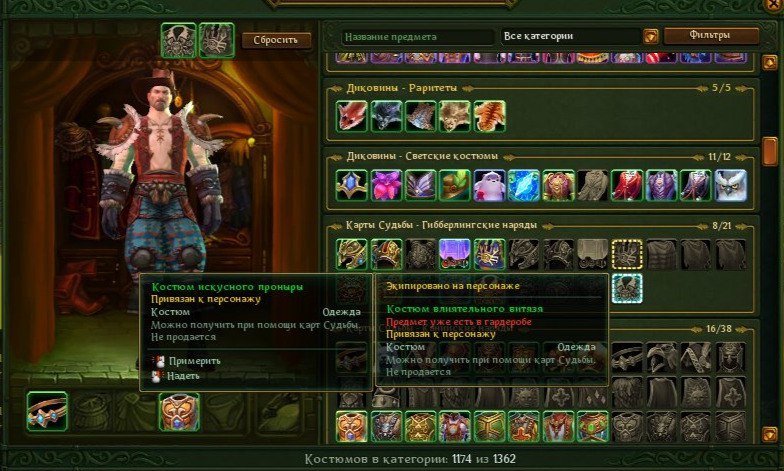The image size is (784, 471).
Task: Click the equipped belt slot
Action: tap(47, 411)
